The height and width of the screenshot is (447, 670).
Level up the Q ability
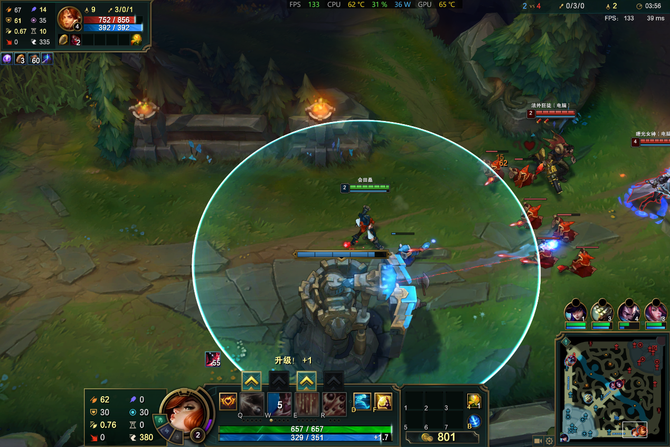252,379
